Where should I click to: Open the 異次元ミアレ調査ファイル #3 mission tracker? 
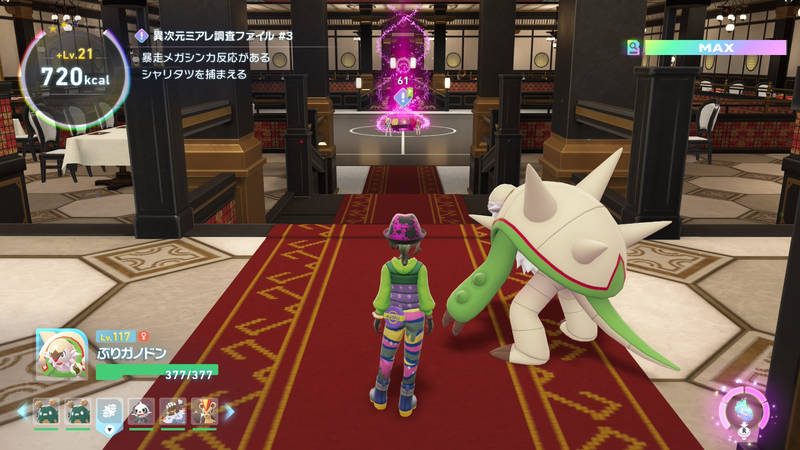[218, 36]
